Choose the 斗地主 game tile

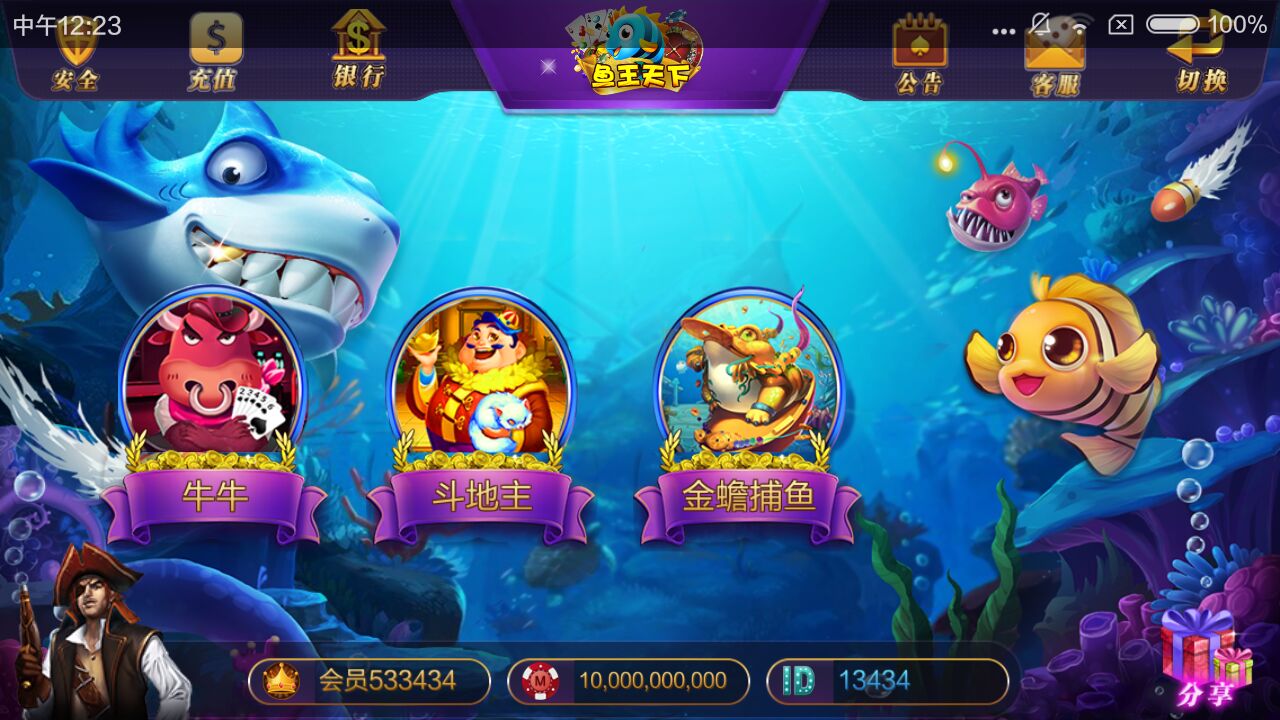pos(481,420)
